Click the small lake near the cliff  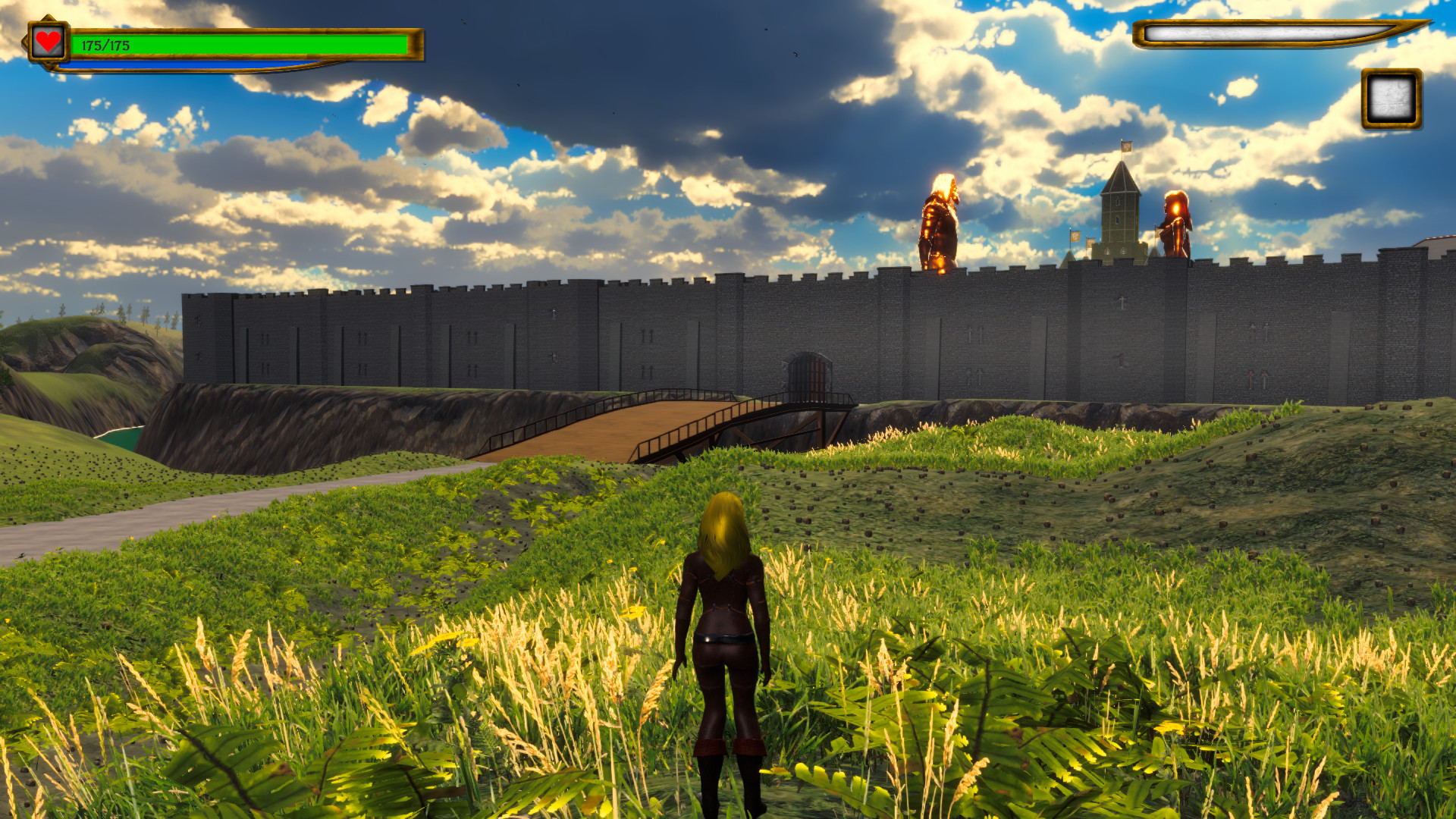[x=121, y=438]
